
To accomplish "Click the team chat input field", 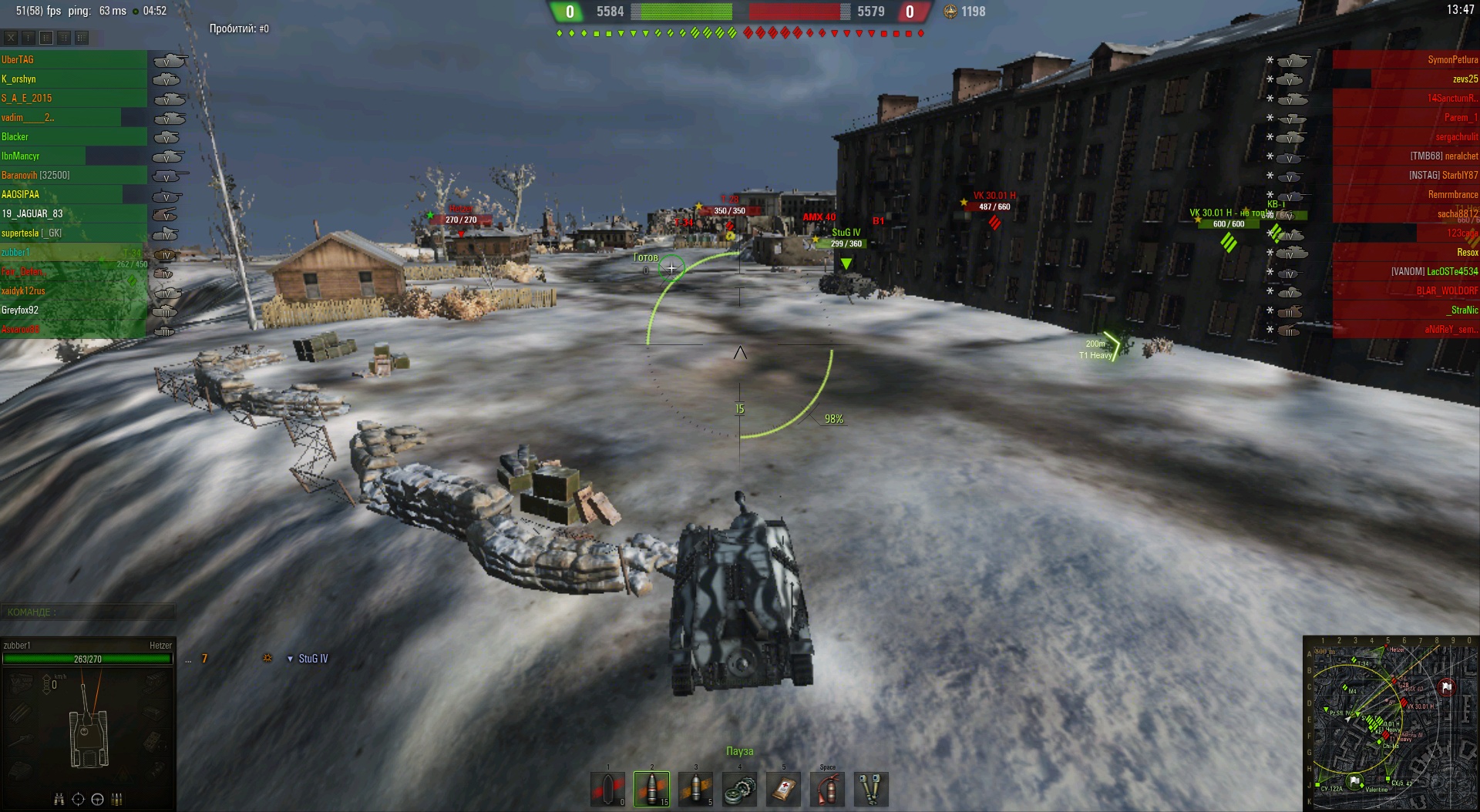I will 89,612.
